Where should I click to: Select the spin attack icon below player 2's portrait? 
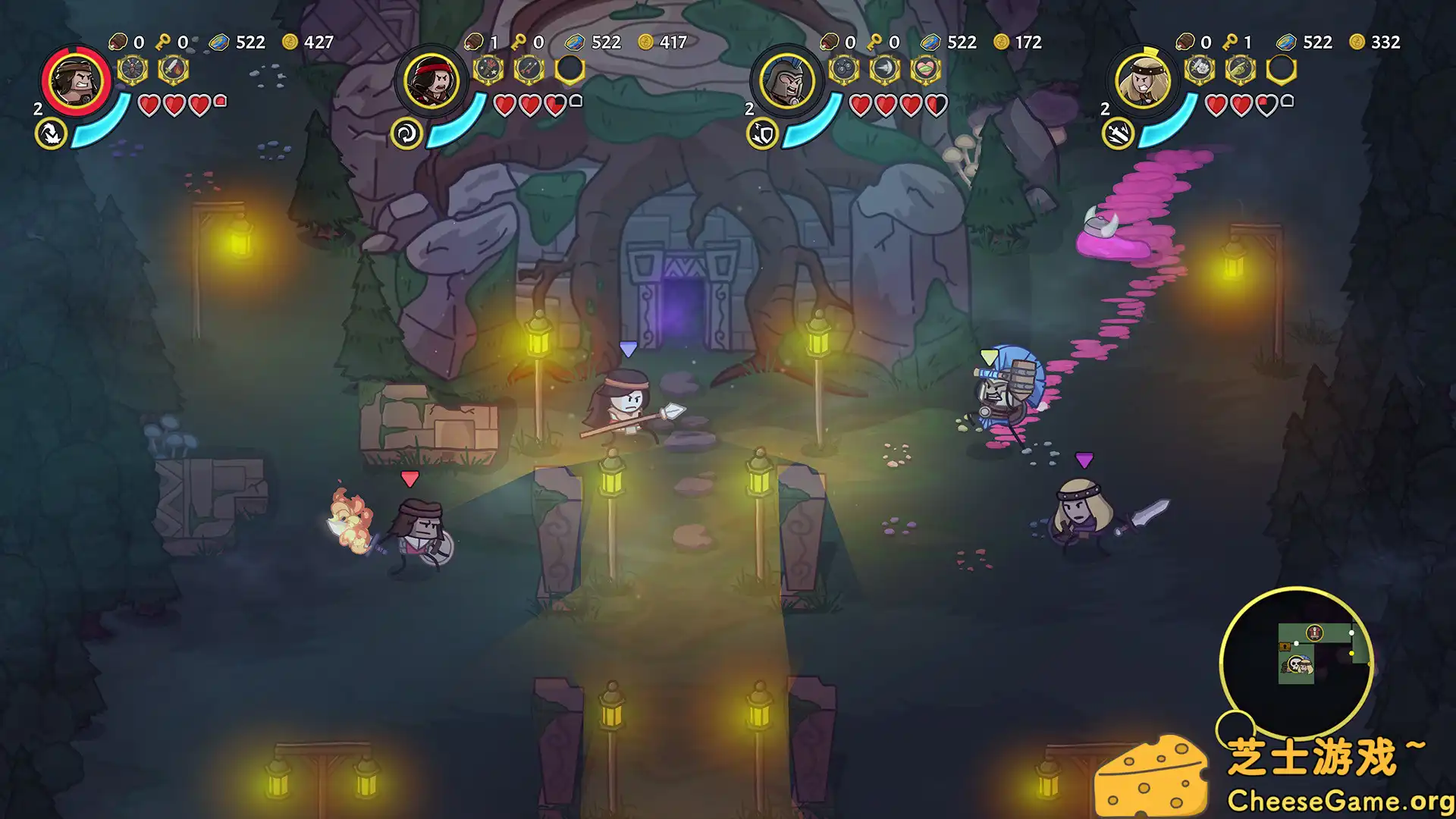click(x=406, y=132)
